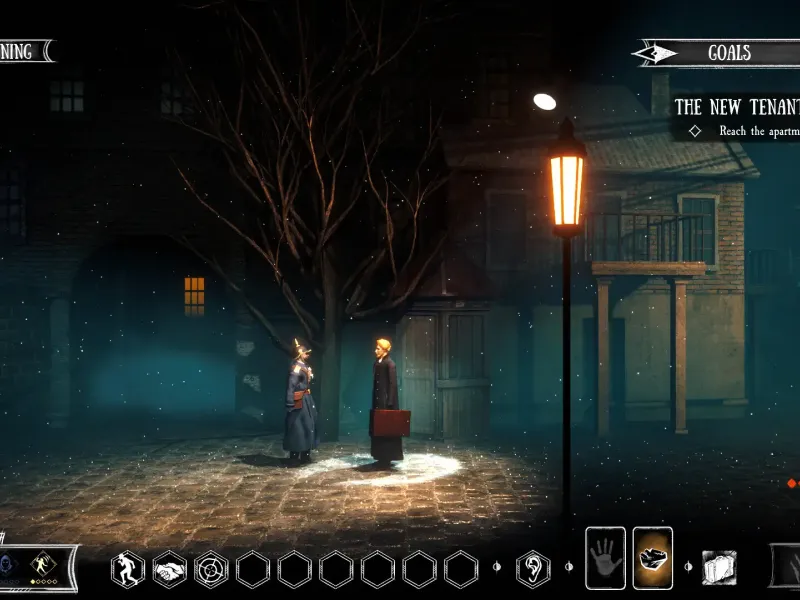Select the open hand card
The width and height of the screenshot is (800, 600).
click(605, 558)
